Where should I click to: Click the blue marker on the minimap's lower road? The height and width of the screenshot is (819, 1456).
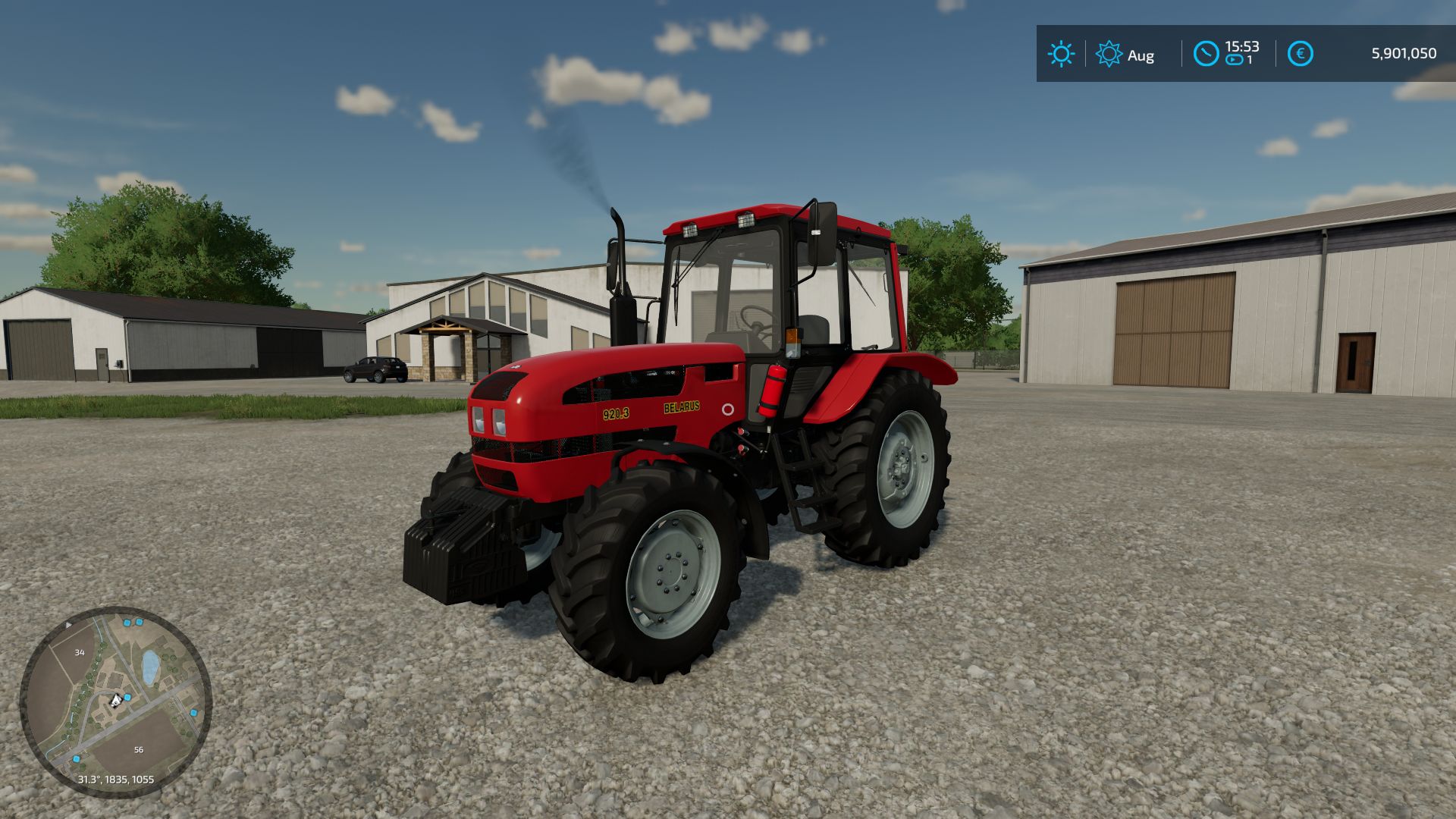pos(76,758)
